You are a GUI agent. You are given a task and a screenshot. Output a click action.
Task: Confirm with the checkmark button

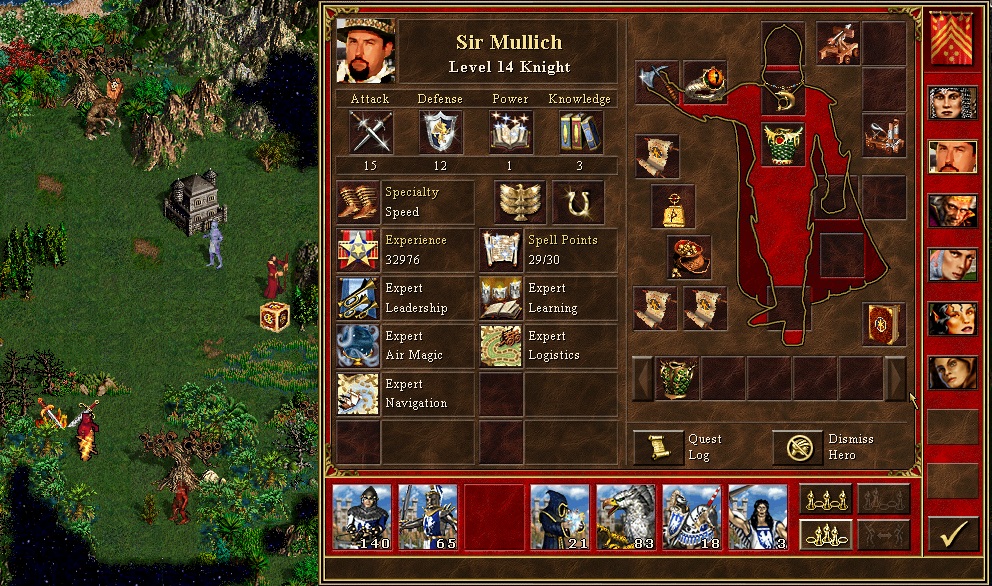pyautogui.click(x=952, y=533)
